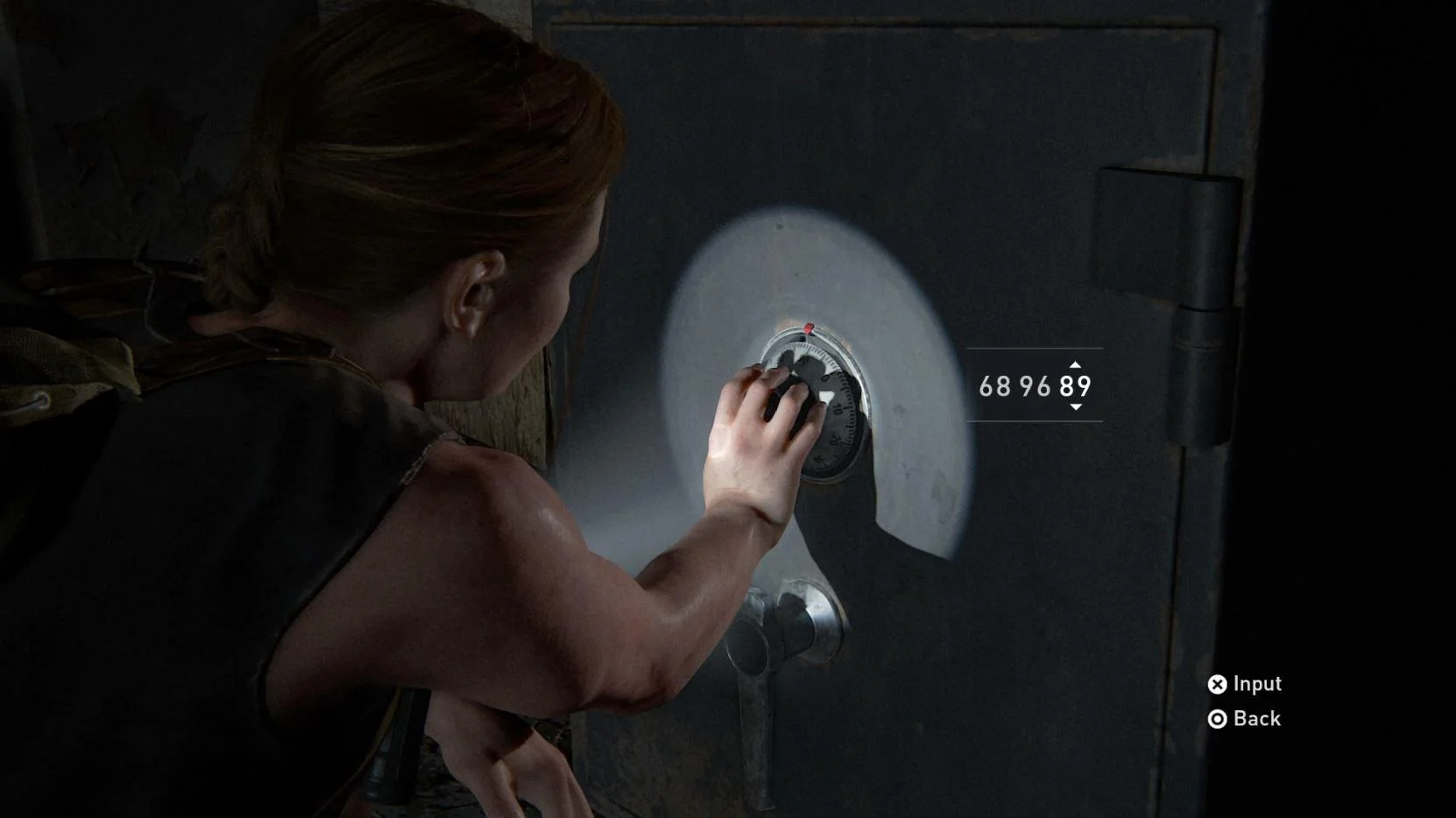
Task: Click the Input label to confirm the code
Action: pyautogui.click(x=1255, y=684)
